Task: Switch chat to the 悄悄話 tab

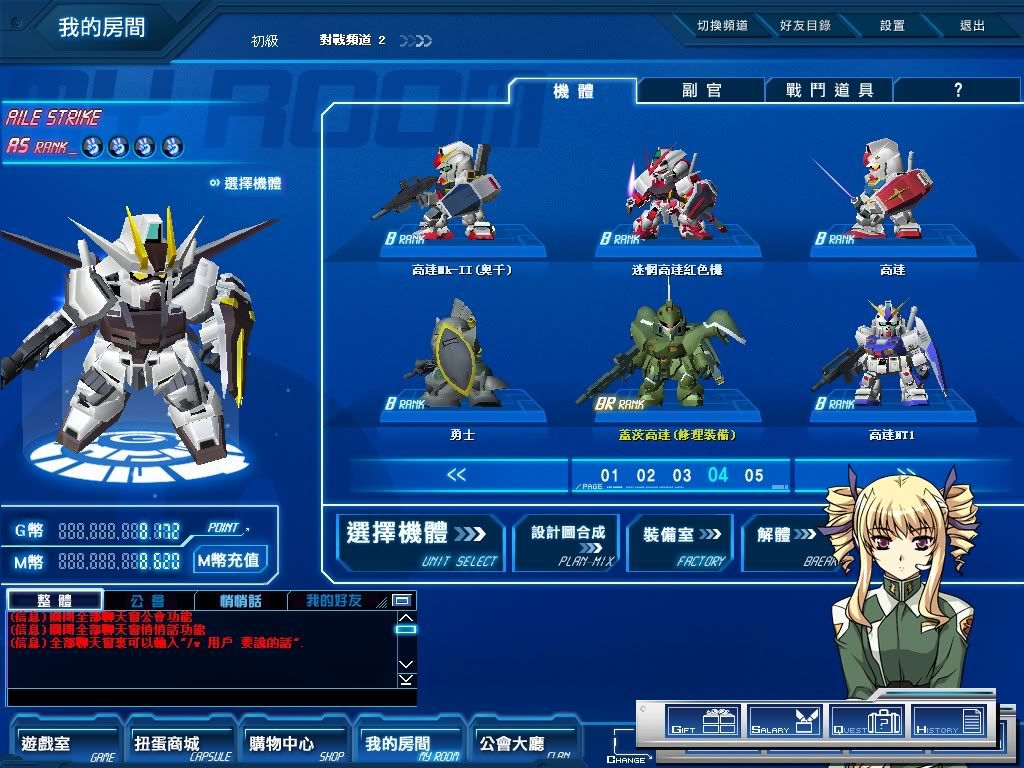Action: click(241, 601)
